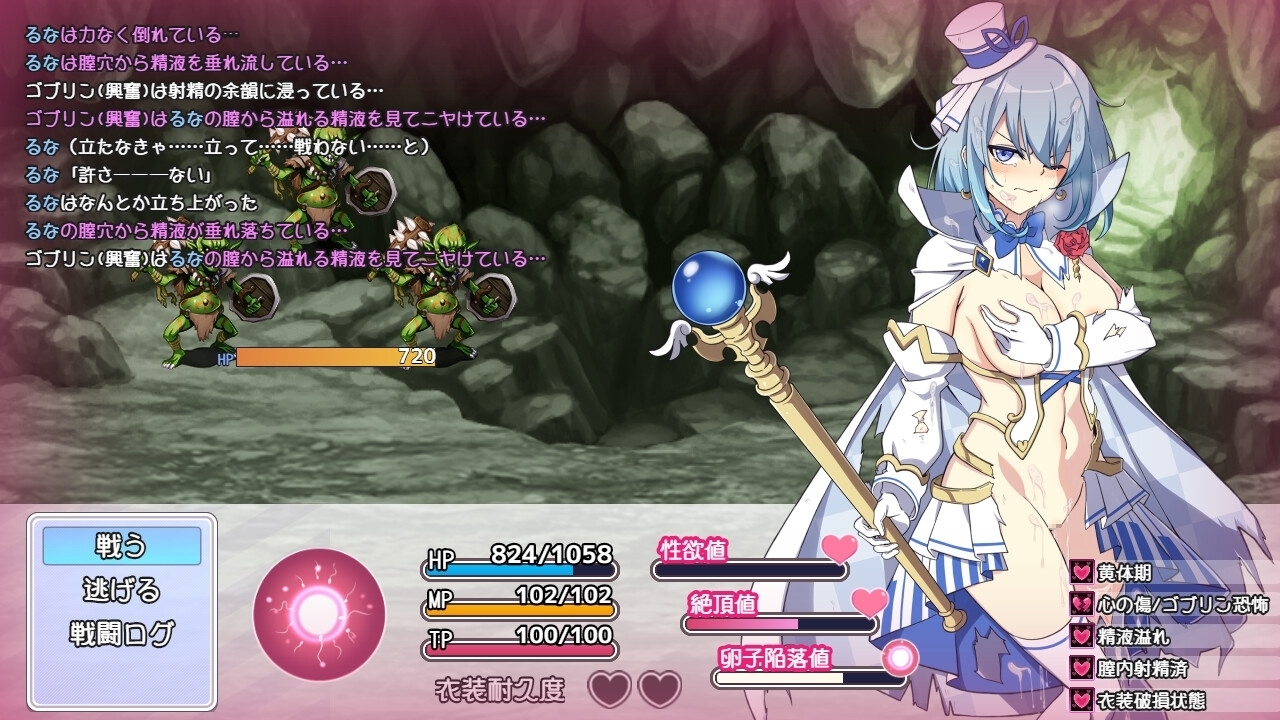The height and width of the screenshot is (720, 1280).
Task: Select the 戦う (Fight) command
Action: 121,546
